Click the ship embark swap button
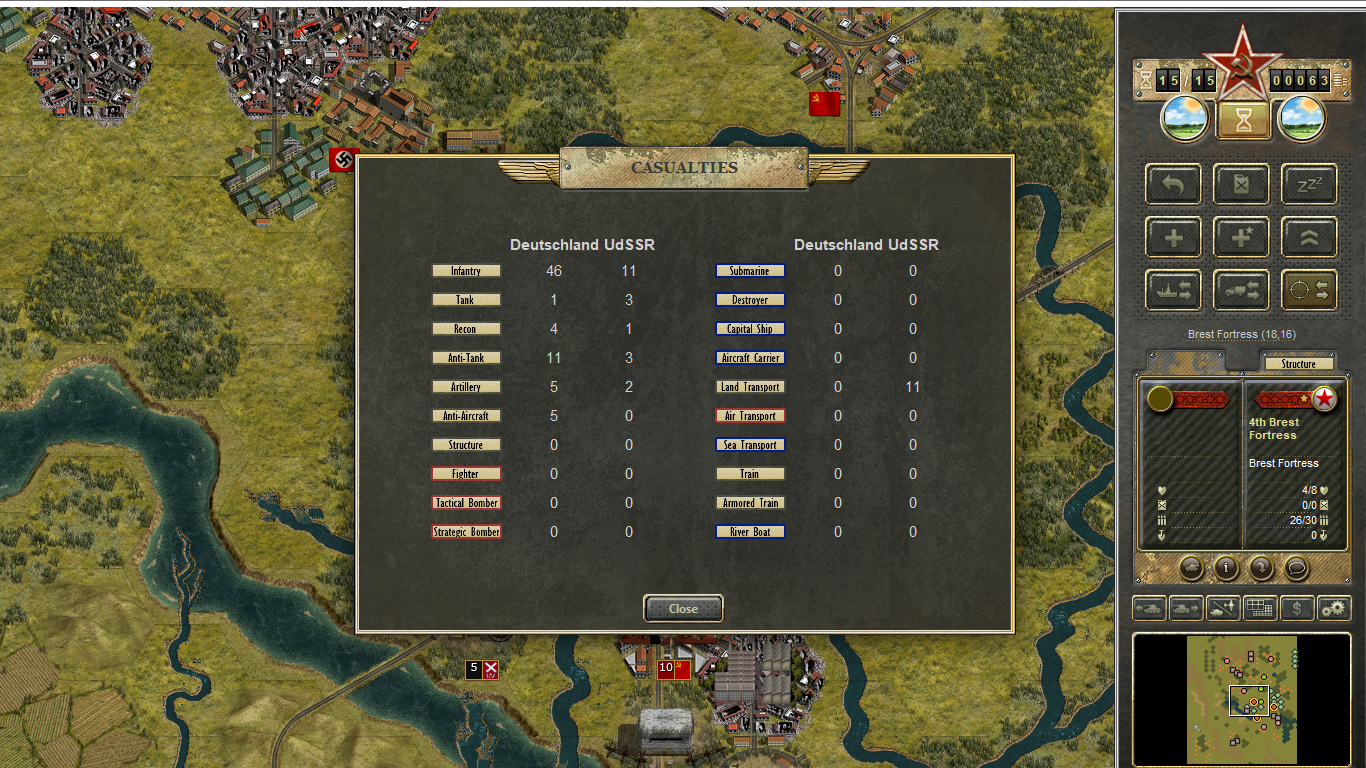 point(1174,290)
